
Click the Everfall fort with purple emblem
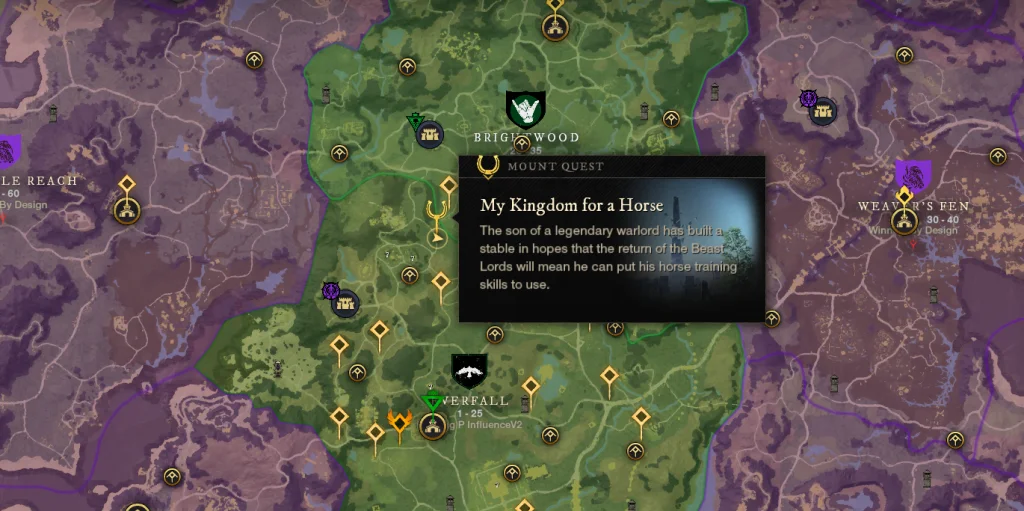345,302
